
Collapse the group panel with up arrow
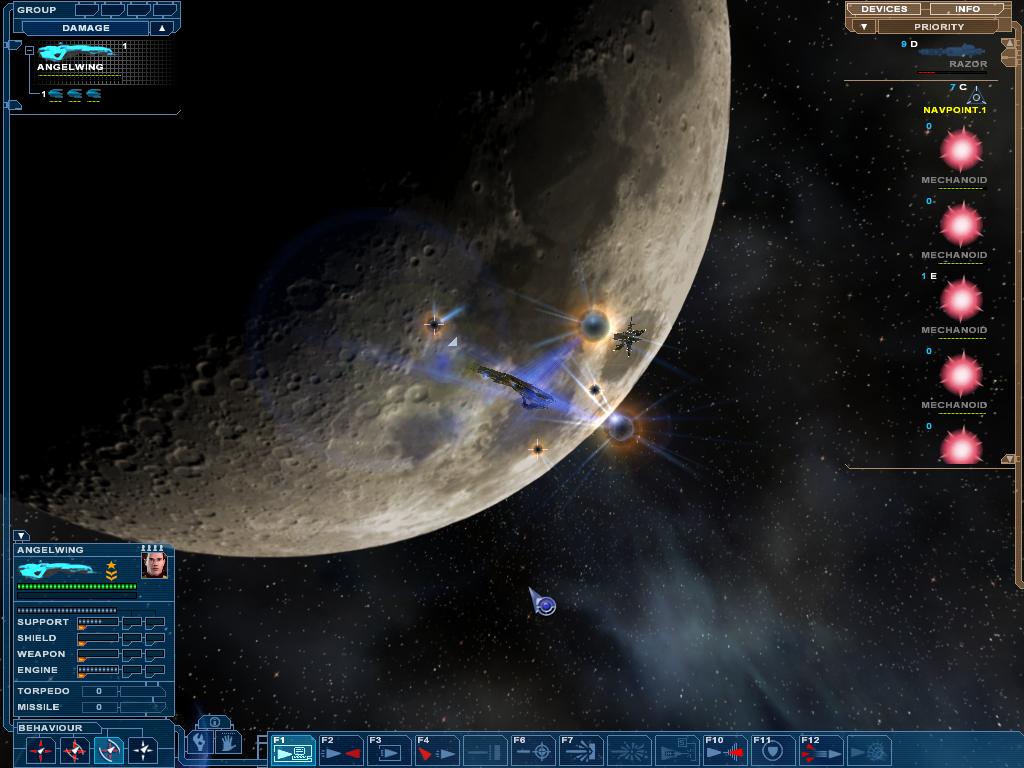coord(161,28)
